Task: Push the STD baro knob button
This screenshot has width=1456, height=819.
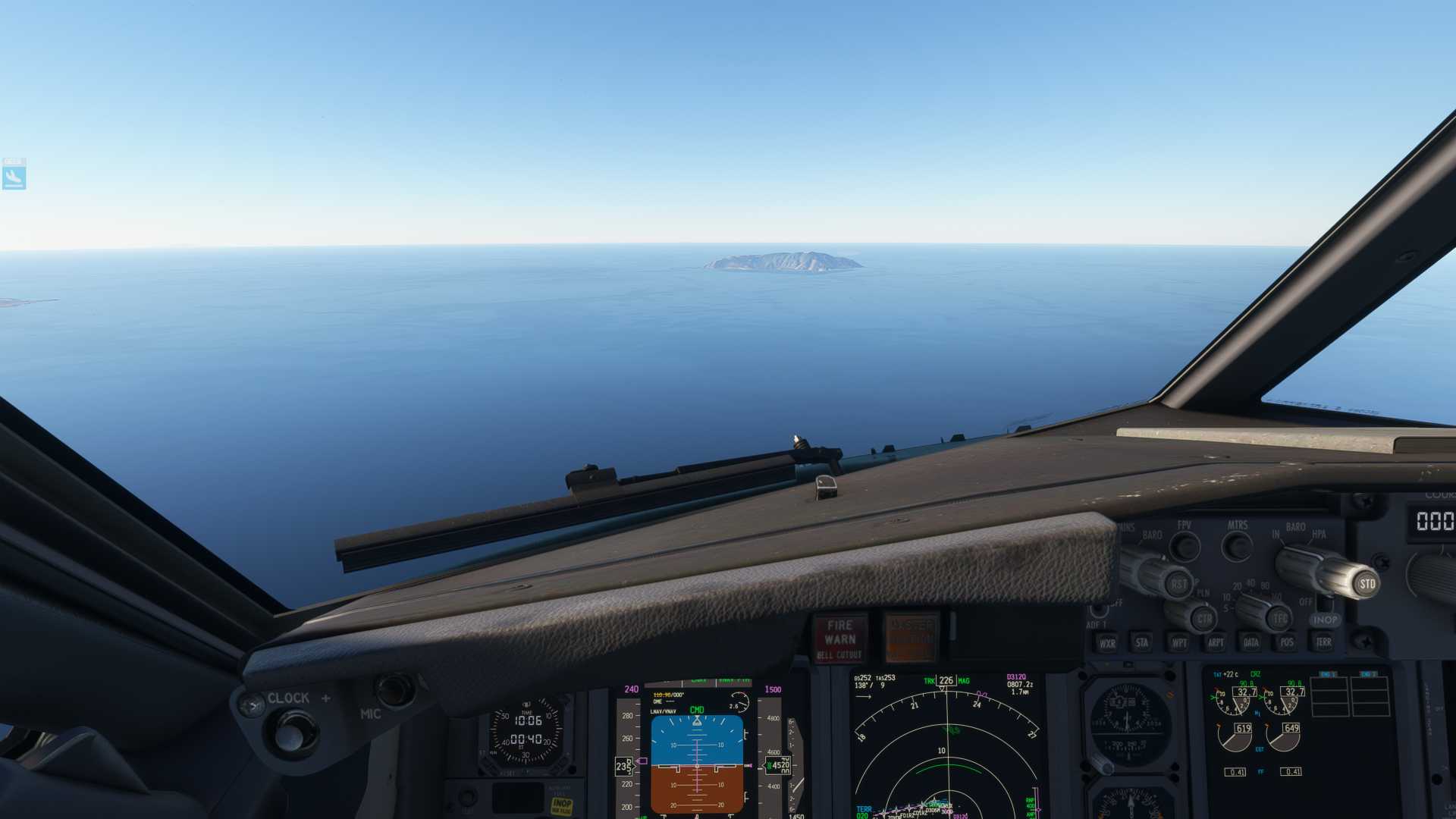Action: [x=1367, y=584]
